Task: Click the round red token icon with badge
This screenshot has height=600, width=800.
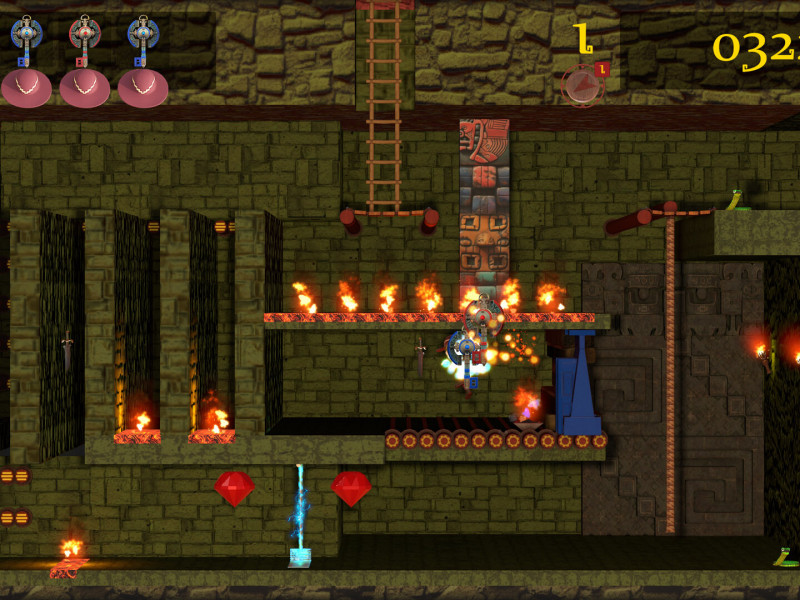Action: click(x=583, y=85)
